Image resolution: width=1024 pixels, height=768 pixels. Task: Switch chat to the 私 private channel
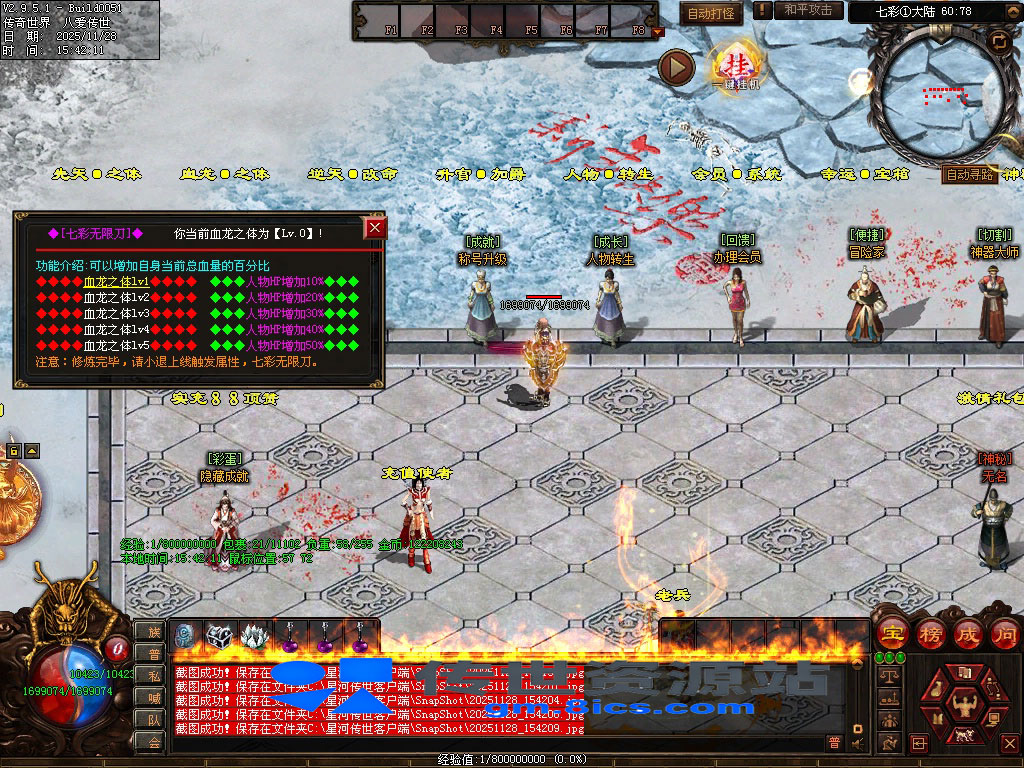[x=153, y=675]
